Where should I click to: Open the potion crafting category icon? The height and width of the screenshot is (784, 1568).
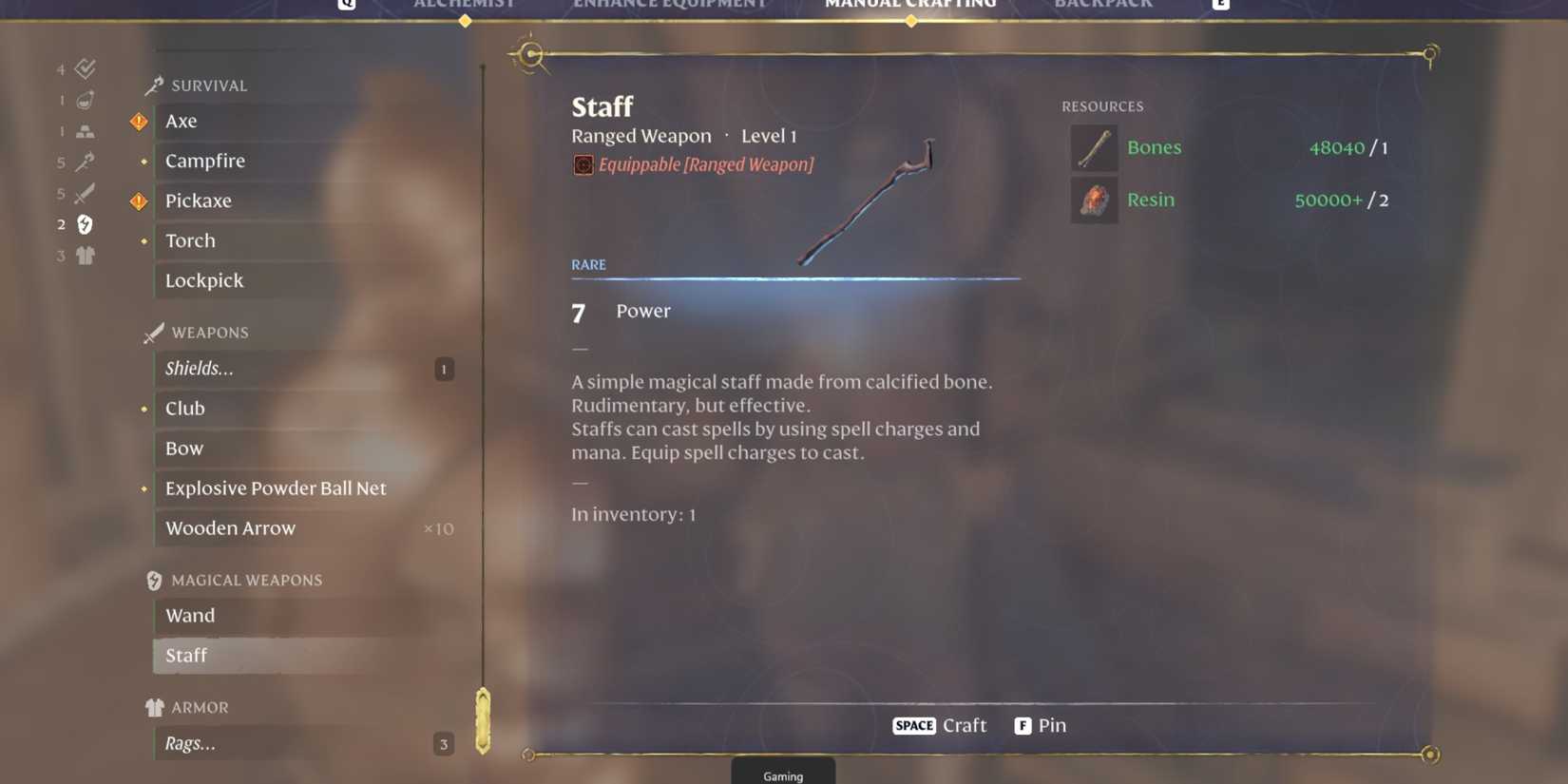tap(85, 99)
